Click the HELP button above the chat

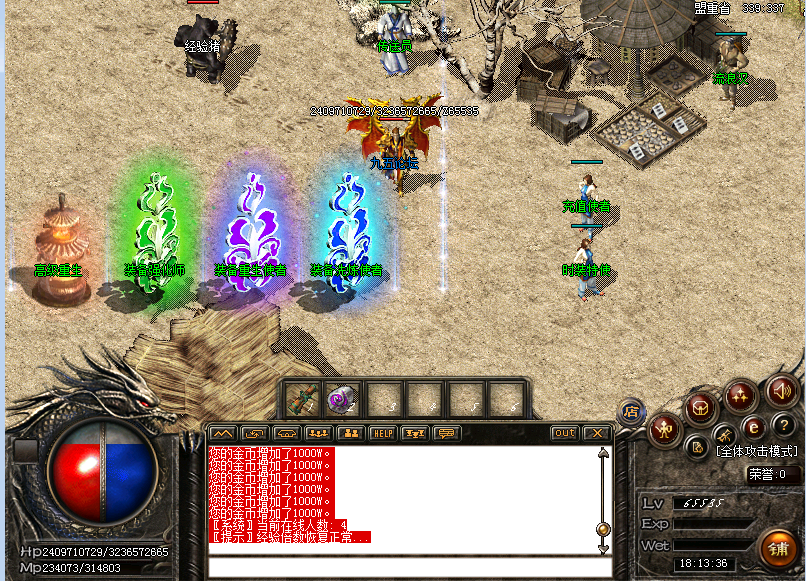tap(382, 433)
